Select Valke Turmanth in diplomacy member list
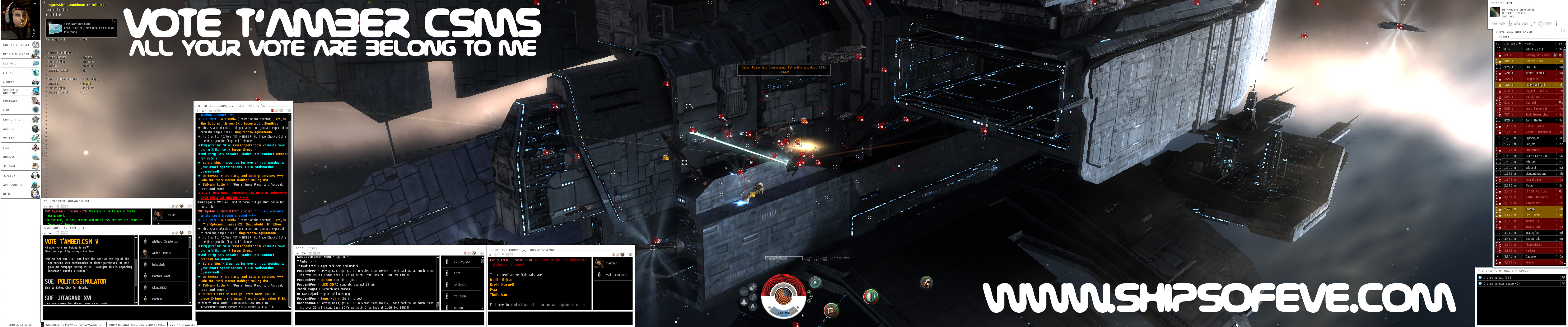Screen dimensions: 1568x327 pyautogui.click(x=616, y=275)
